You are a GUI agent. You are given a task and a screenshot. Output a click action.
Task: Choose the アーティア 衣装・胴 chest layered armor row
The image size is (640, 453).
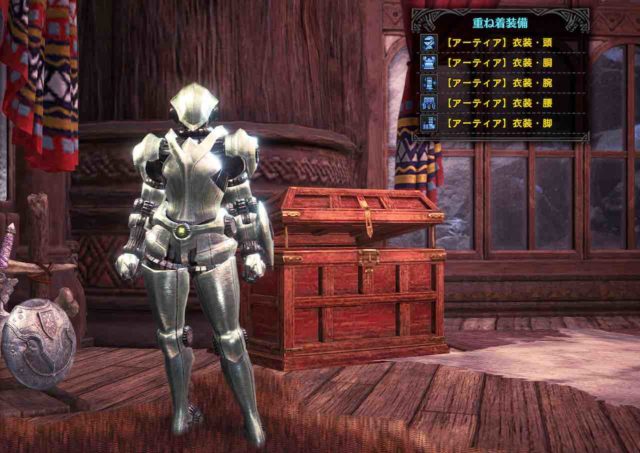point(500,62)
